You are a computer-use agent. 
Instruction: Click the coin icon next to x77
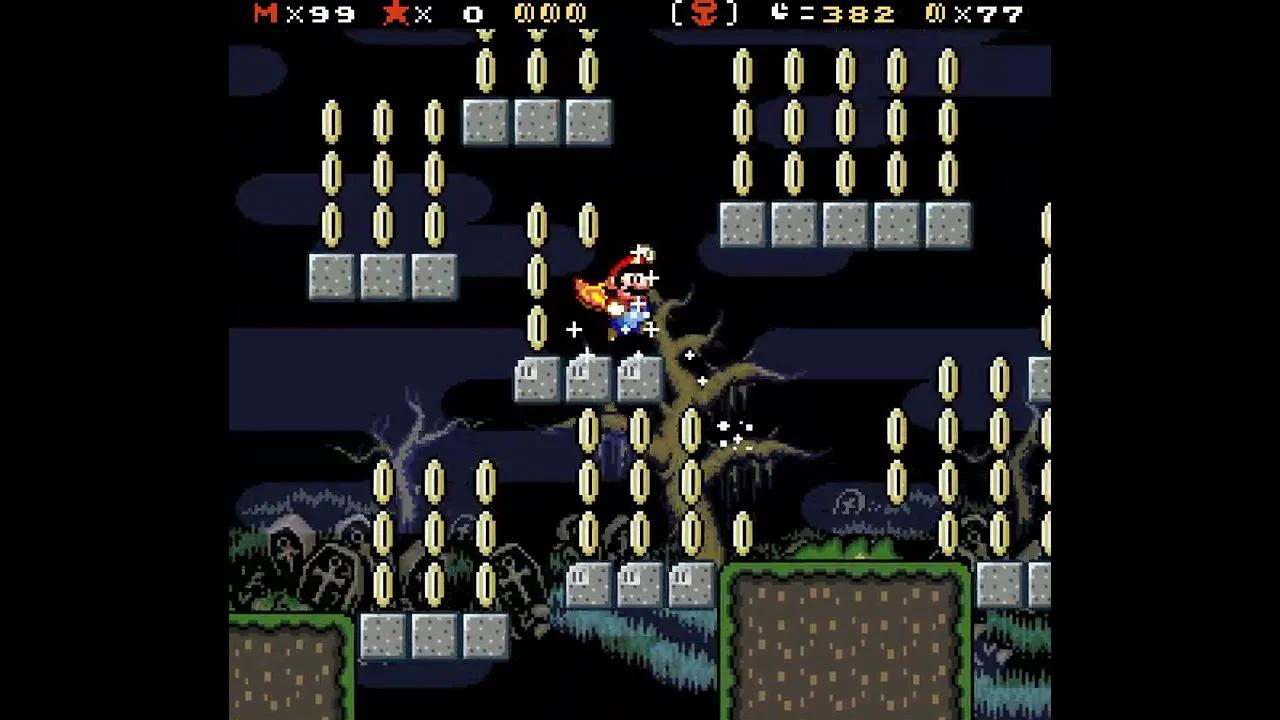[x=932, y=15]
